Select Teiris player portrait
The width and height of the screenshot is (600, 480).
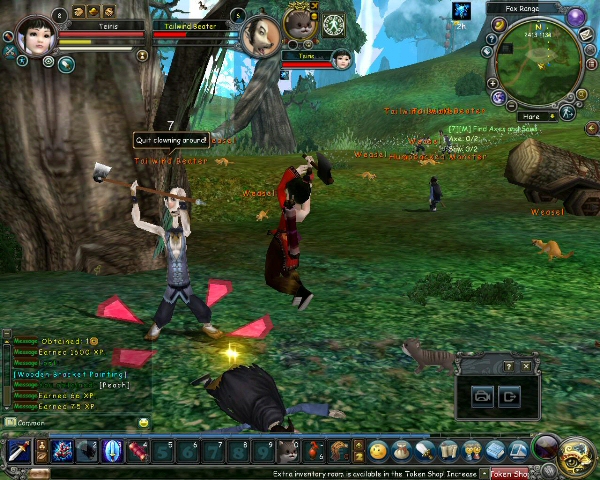pos(35,39)
